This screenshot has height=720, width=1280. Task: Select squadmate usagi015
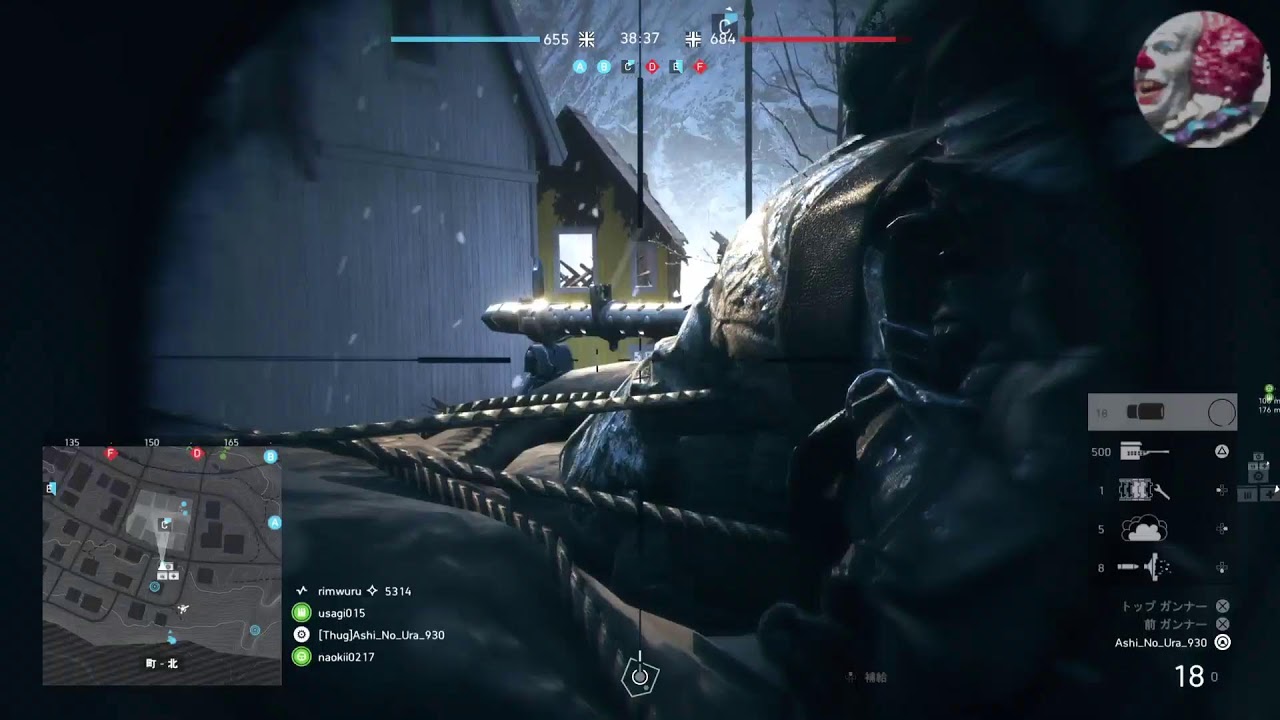pos(341,613)
